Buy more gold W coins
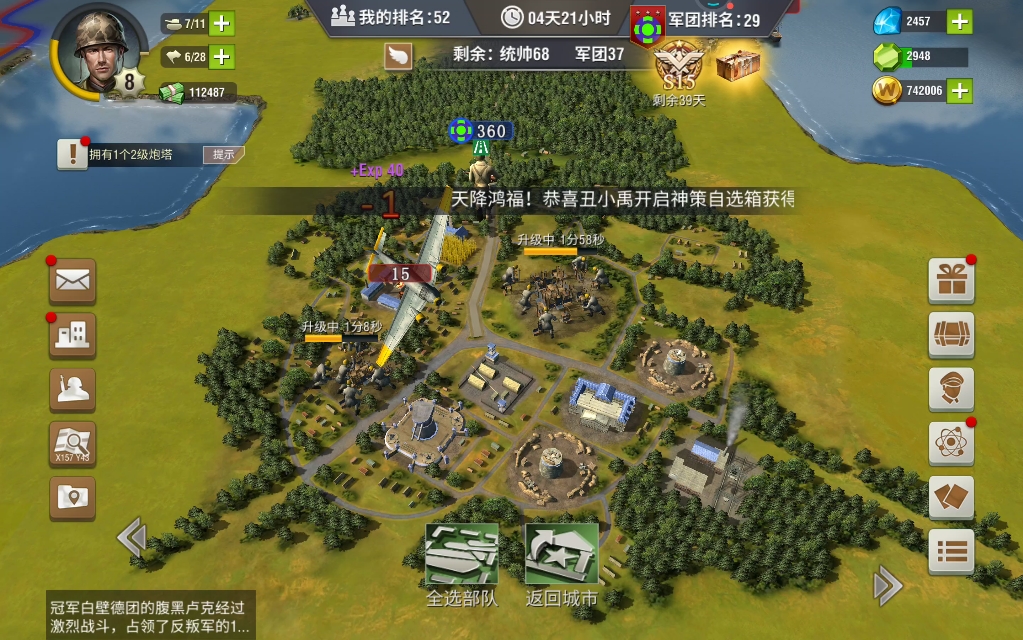Image resolution: width=1023 pixels, height=640 pixels. coord(958,91)
